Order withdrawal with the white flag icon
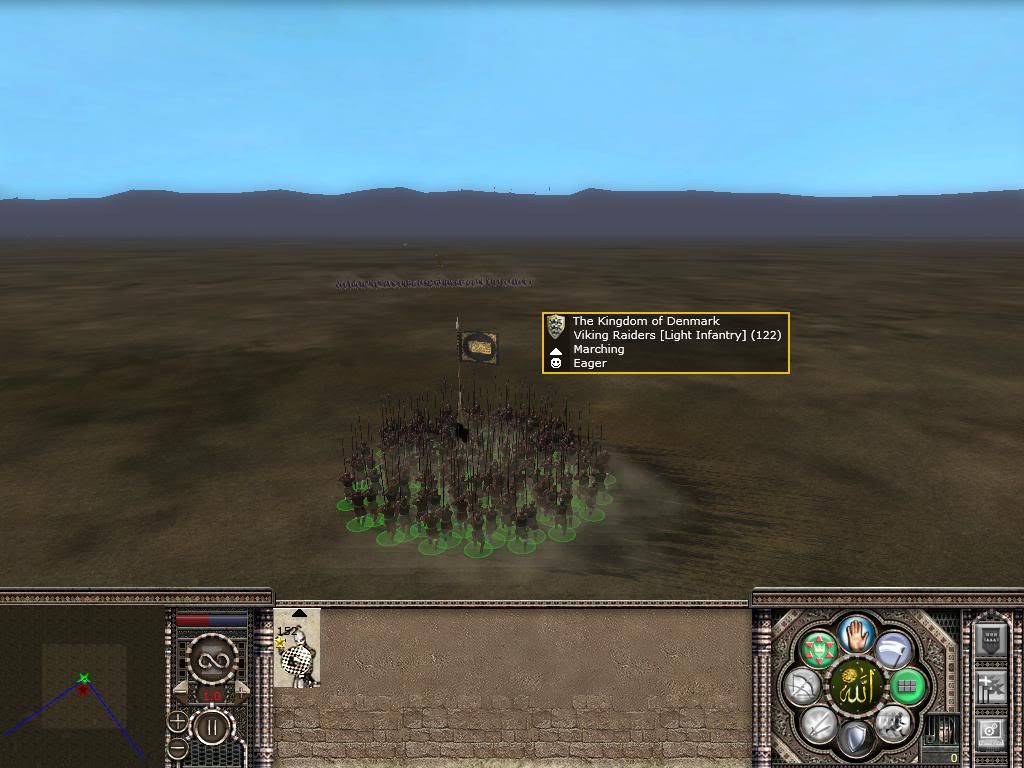 tap(894, 649)
